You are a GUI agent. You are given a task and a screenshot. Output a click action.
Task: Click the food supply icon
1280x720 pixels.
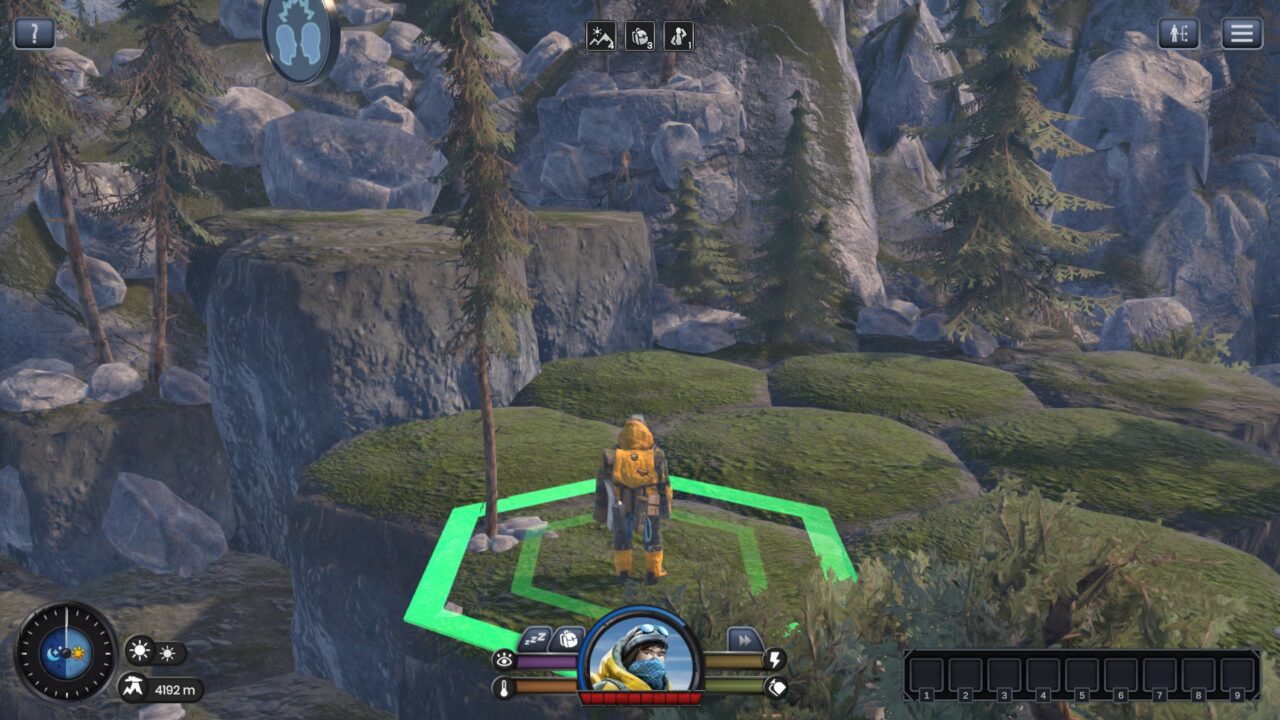(775, 687)
